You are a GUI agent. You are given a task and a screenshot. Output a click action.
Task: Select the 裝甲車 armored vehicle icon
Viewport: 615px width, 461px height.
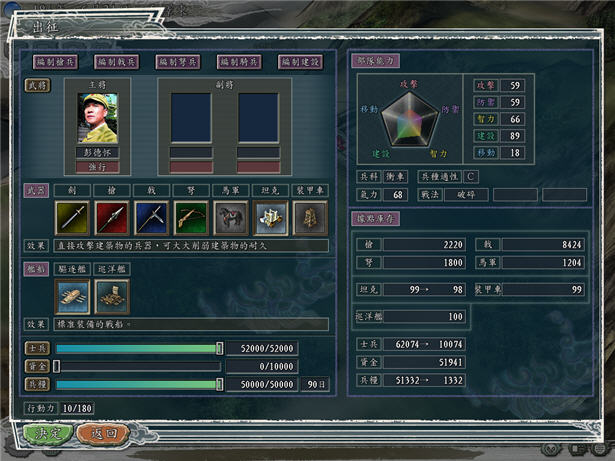[305, 217]
